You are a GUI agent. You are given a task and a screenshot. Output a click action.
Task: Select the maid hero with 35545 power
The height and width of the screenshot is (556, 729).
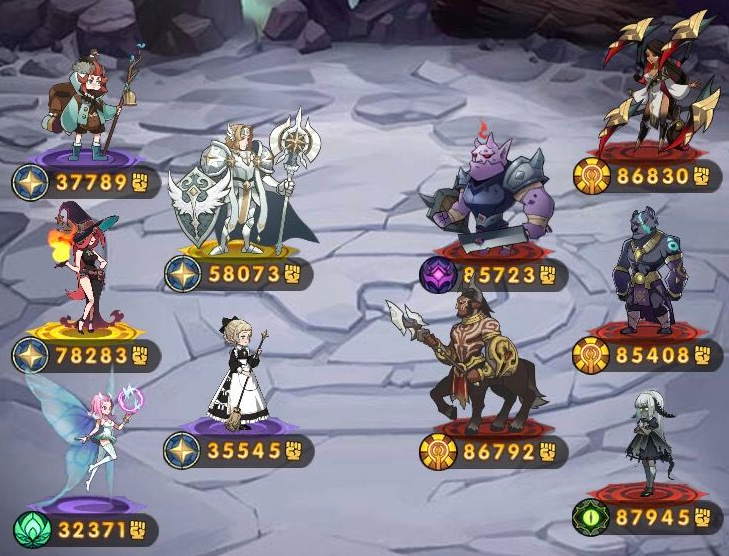(238, 372)
